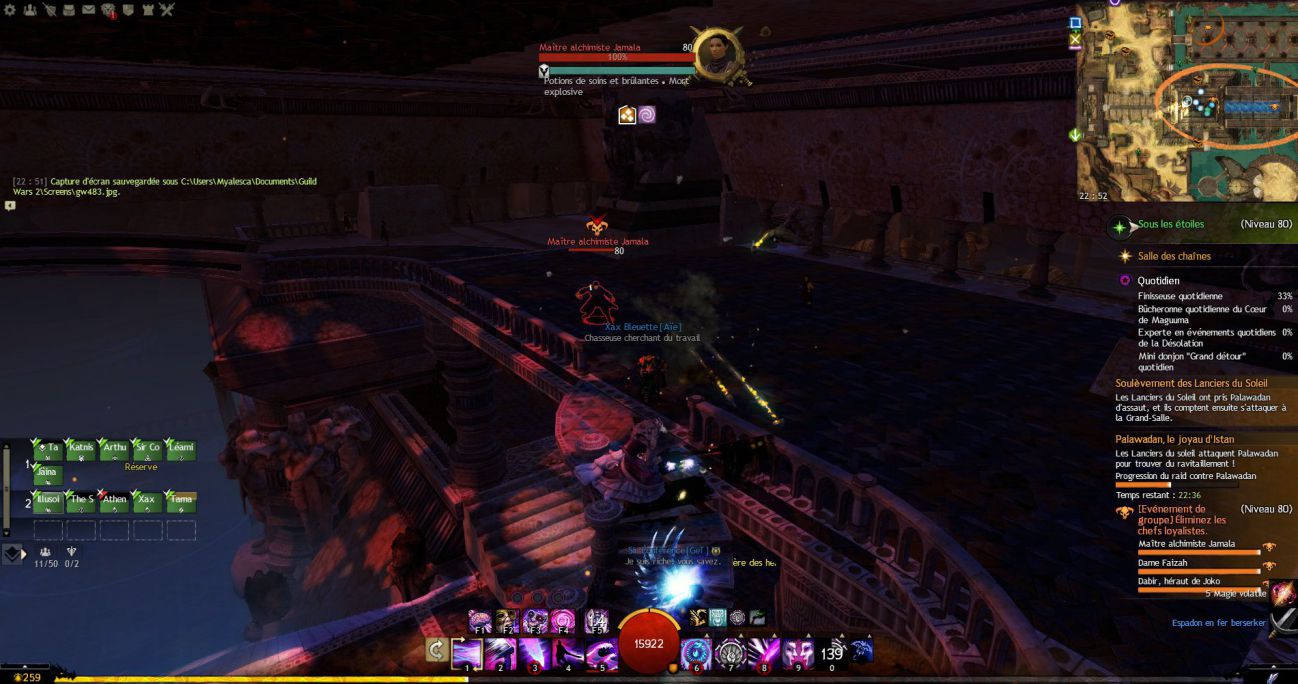This screenshot has height=684, width=1298.
Task: Open the inventory bag icon
Action: point(68,10)
